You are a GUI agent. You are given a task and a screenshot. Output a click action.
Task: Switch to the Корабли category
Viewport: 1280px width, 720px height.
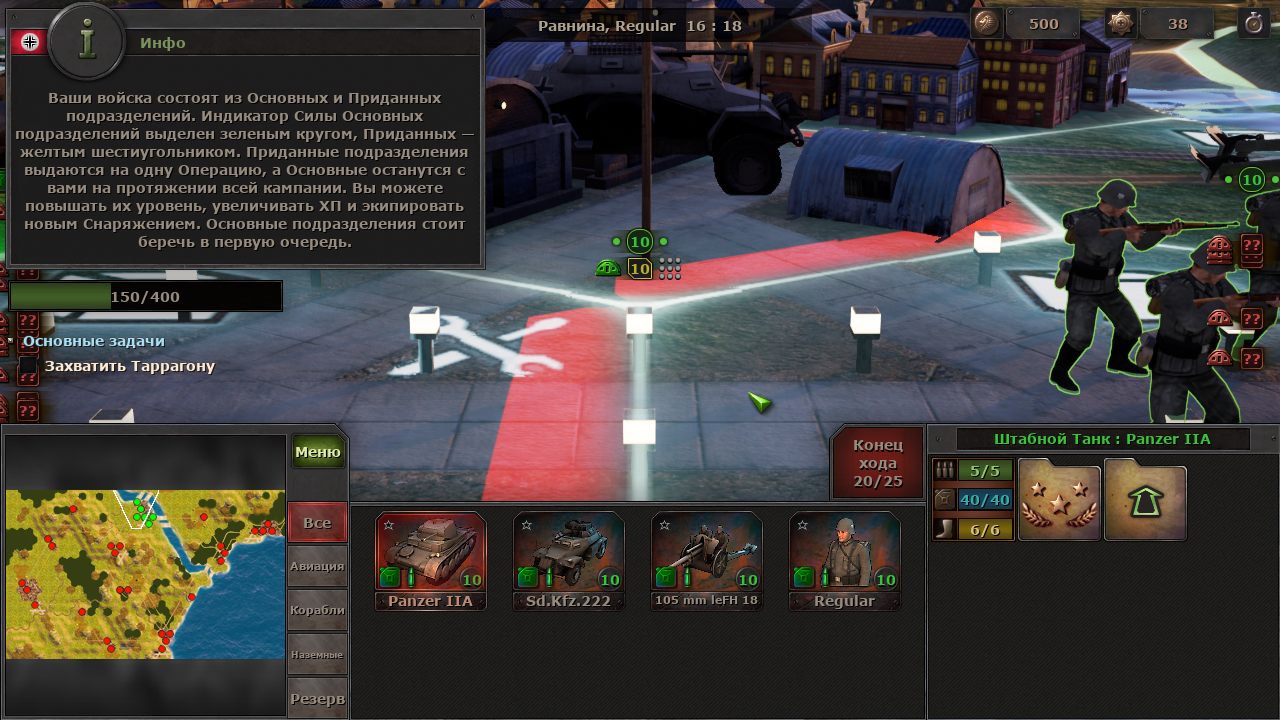tap(317, 610)
